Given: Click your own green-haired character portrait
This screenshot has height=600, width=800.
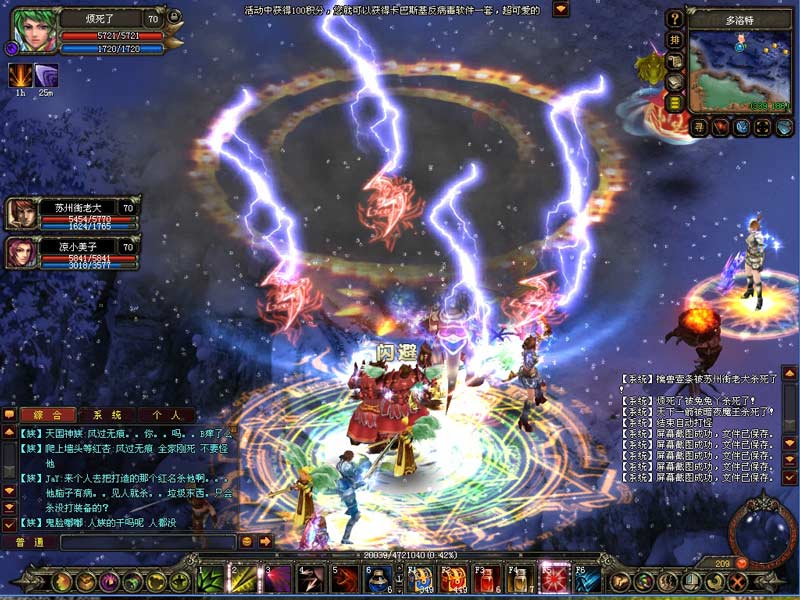Looking at the screenshot, I should coord(27,30).
